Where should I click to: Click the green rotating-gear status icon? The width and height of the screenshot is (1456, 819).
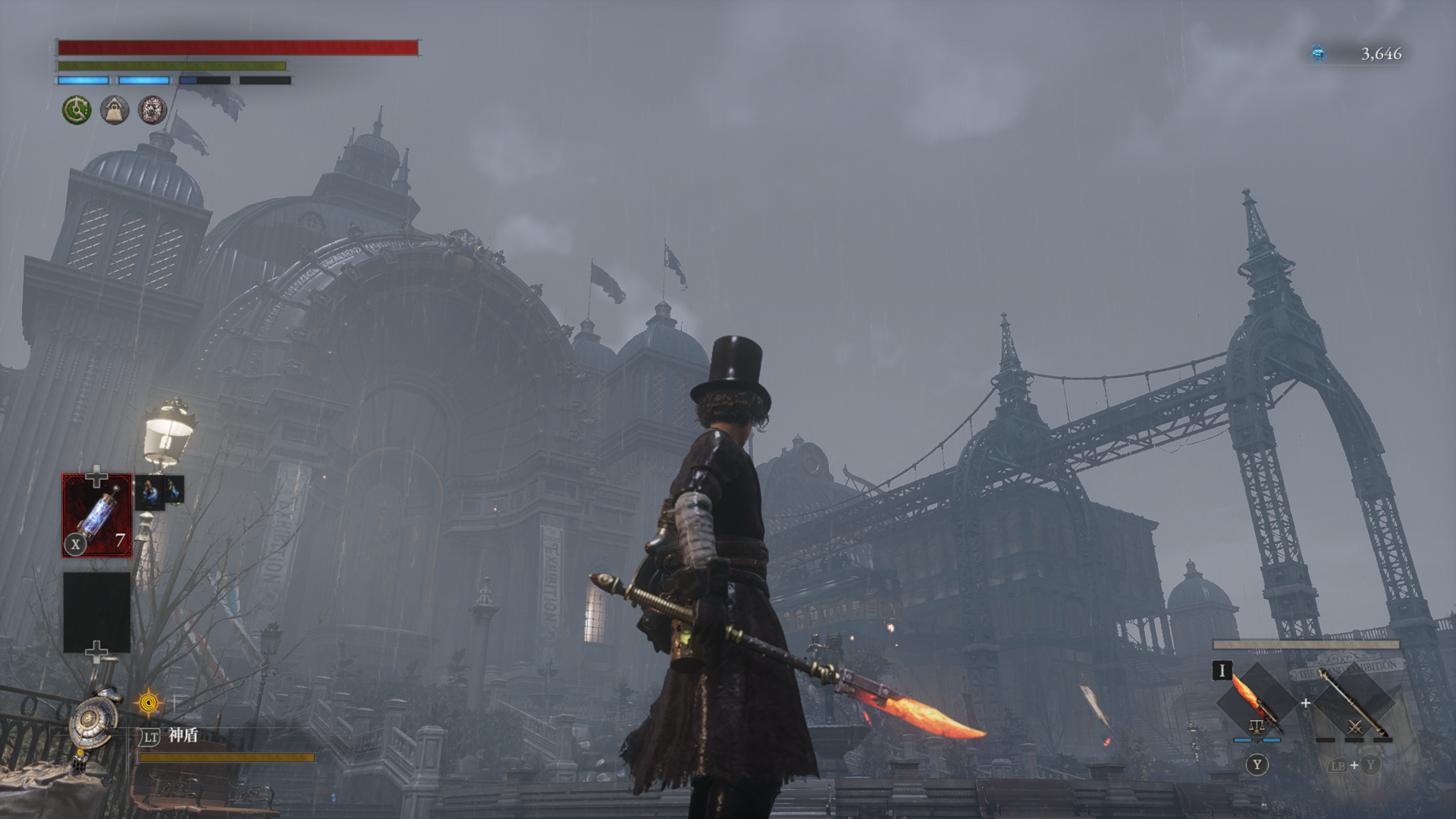click(x=77, y=110)
